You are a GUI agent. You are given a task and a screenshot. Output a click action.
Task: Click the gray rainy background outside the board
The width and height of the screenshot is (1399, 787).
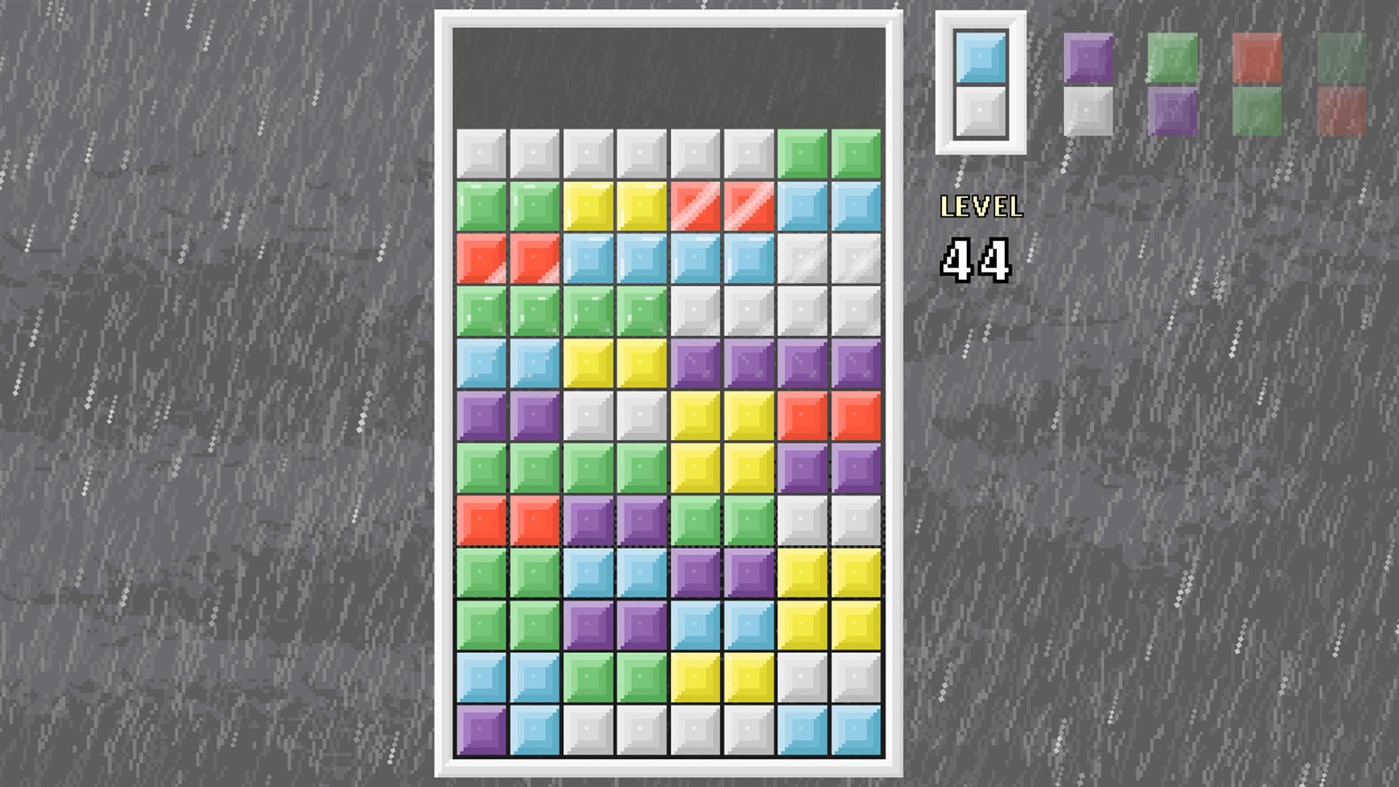[x=200, y=400]
